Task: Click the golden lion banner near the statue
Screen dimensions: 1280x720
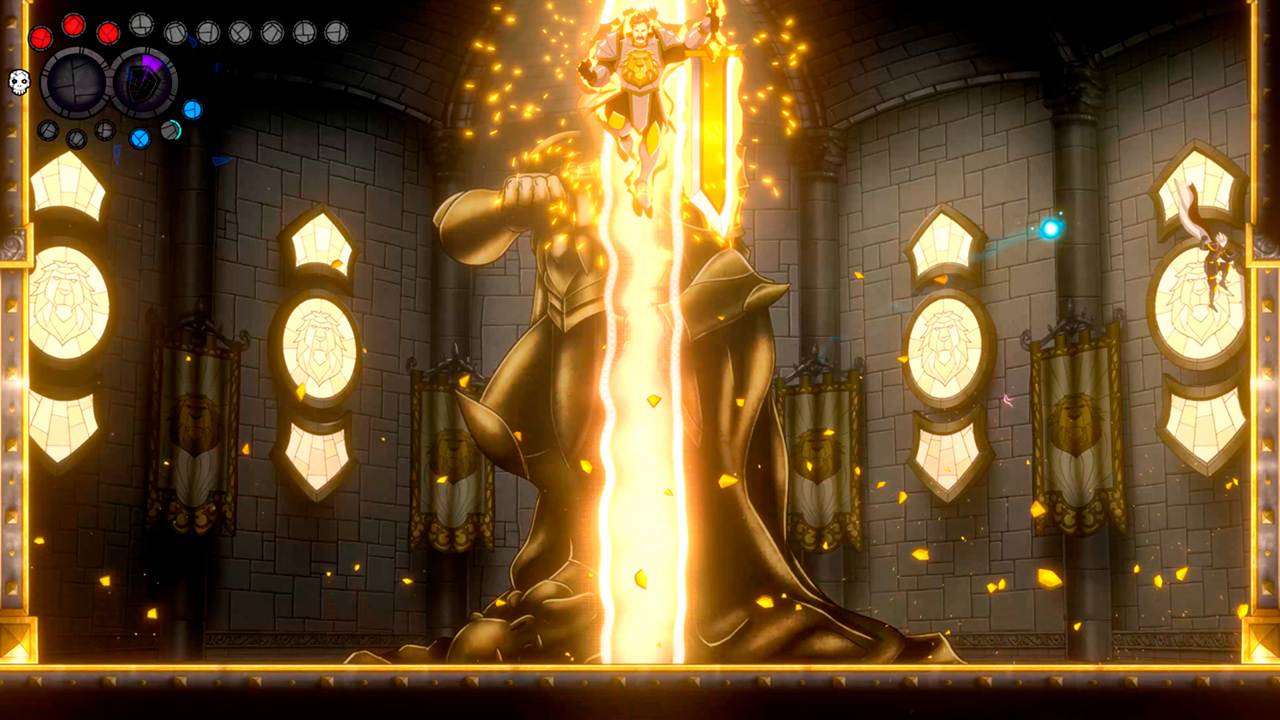Action: click(x=820, y=450)
